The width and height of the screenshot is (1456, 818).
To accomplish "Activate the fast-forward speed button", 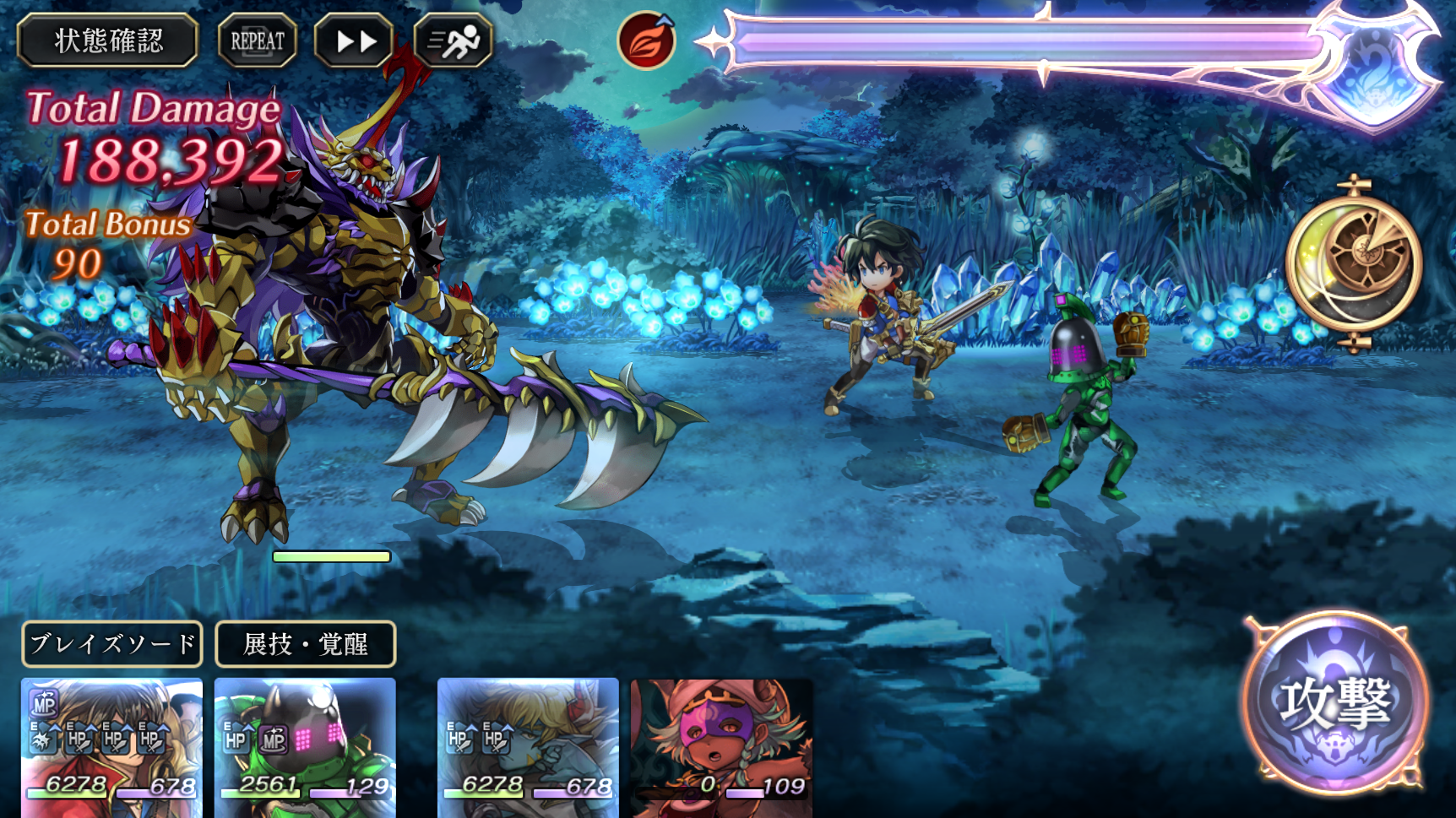I will [356, 41].
